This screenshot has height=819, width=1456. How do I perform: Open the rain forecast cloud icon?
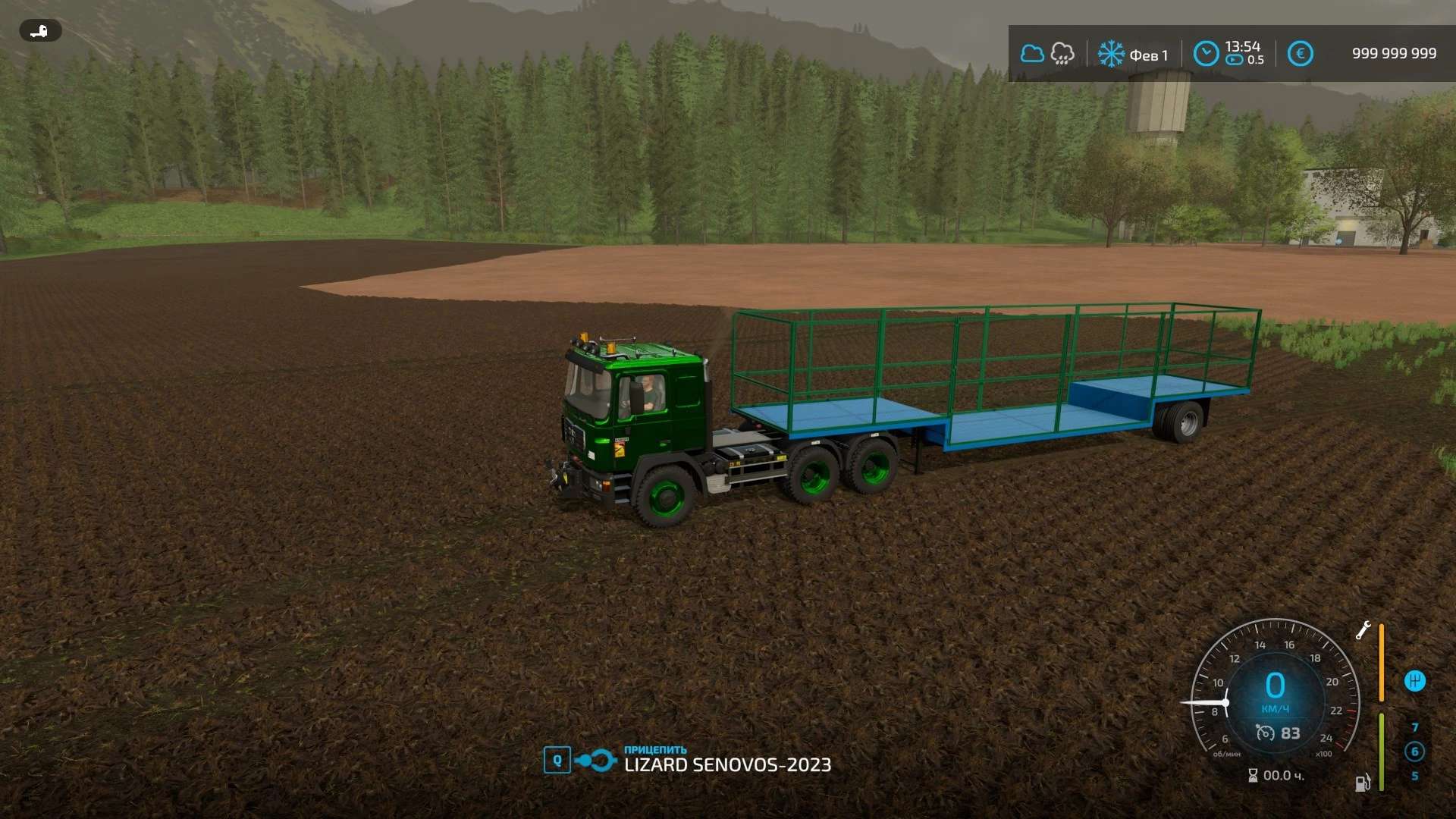1062,54
